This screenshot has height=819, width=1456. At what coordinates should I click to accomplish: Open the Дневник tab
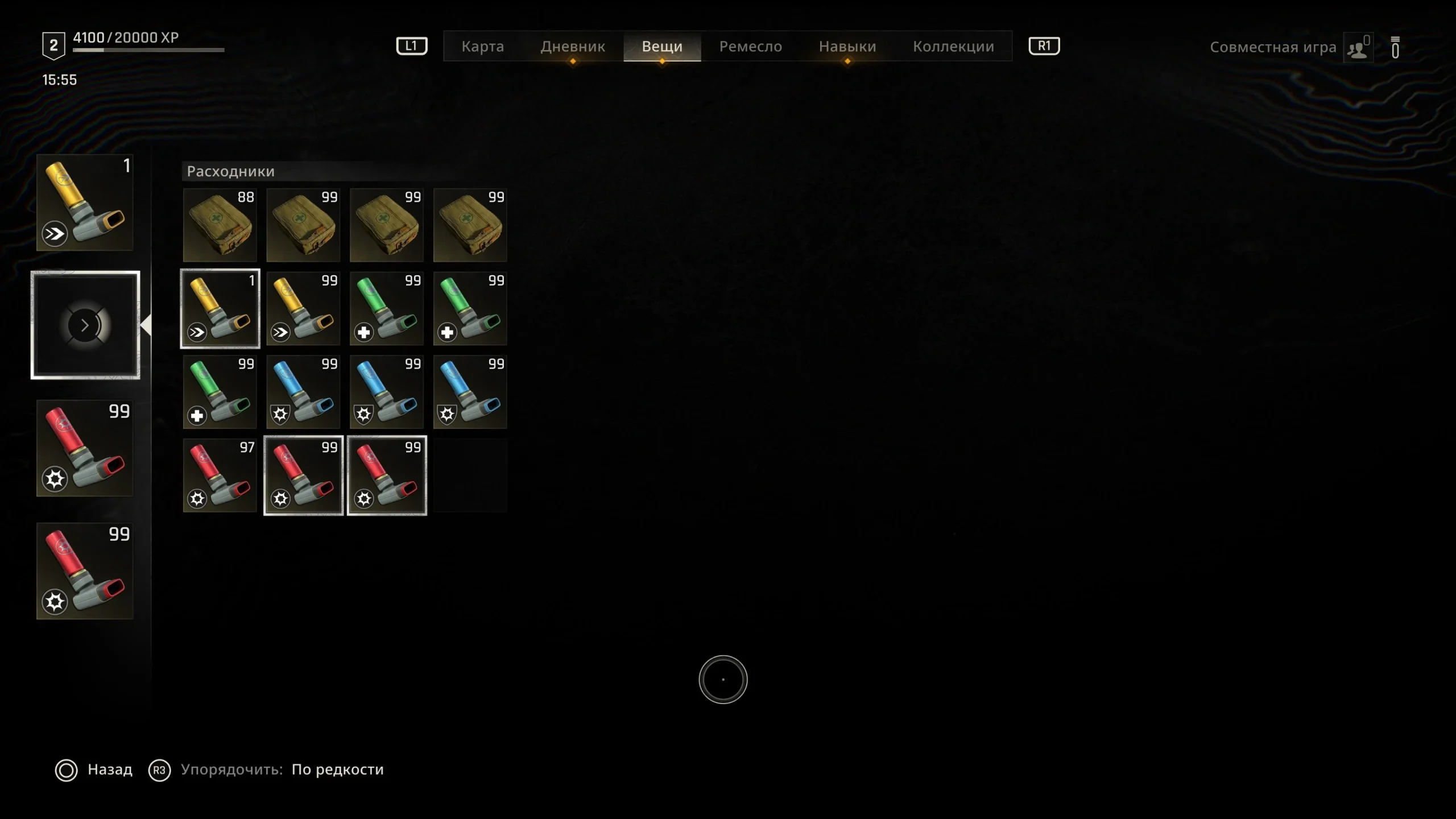[572, 46]
